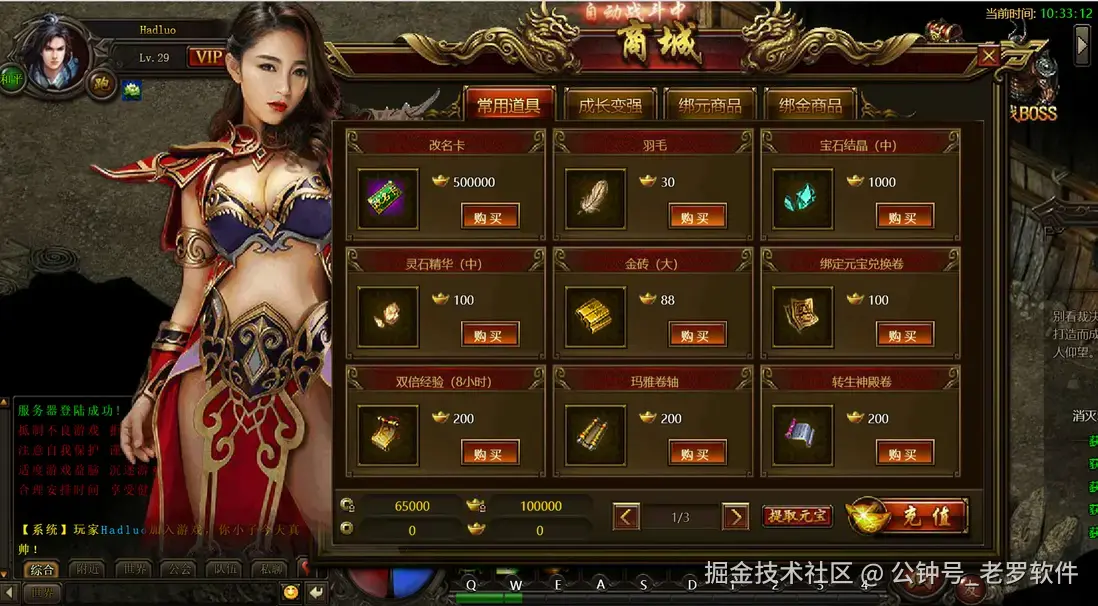Screen dimensions: 1098x606
Task: Purchase the 玛雅卷轴 scroll
Action: click(x=697, y=453)
